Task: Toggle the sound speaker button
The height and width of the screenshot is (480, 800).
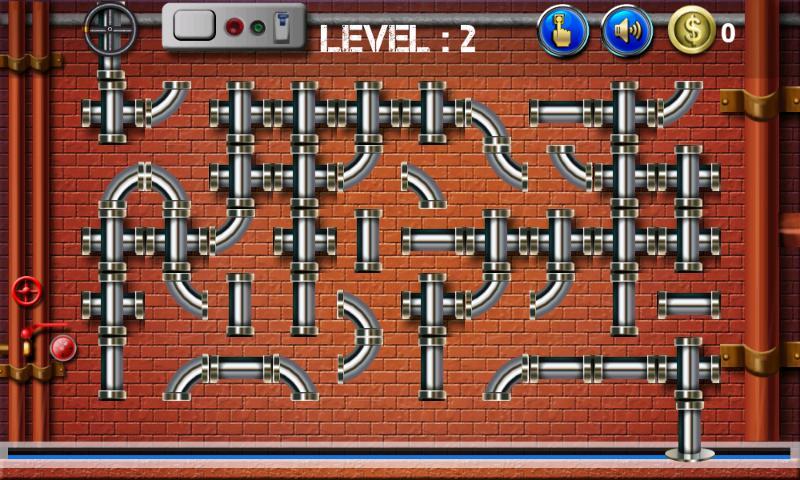Action: click(627, 31)
